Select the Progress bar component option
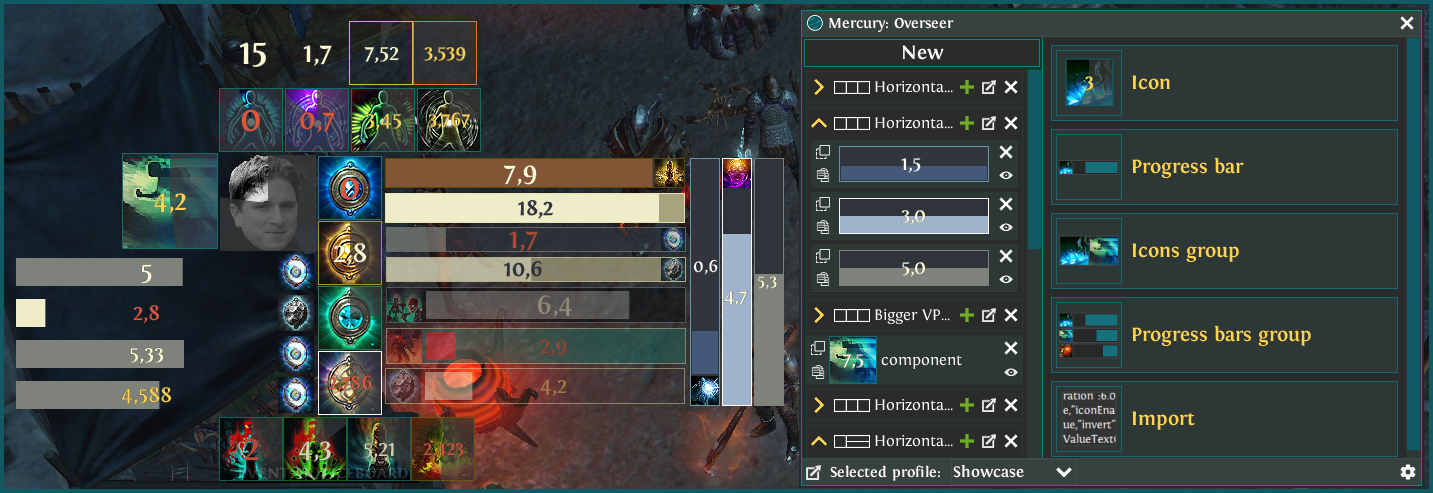The image size is (1433, 493). (x=1223, y=167)
